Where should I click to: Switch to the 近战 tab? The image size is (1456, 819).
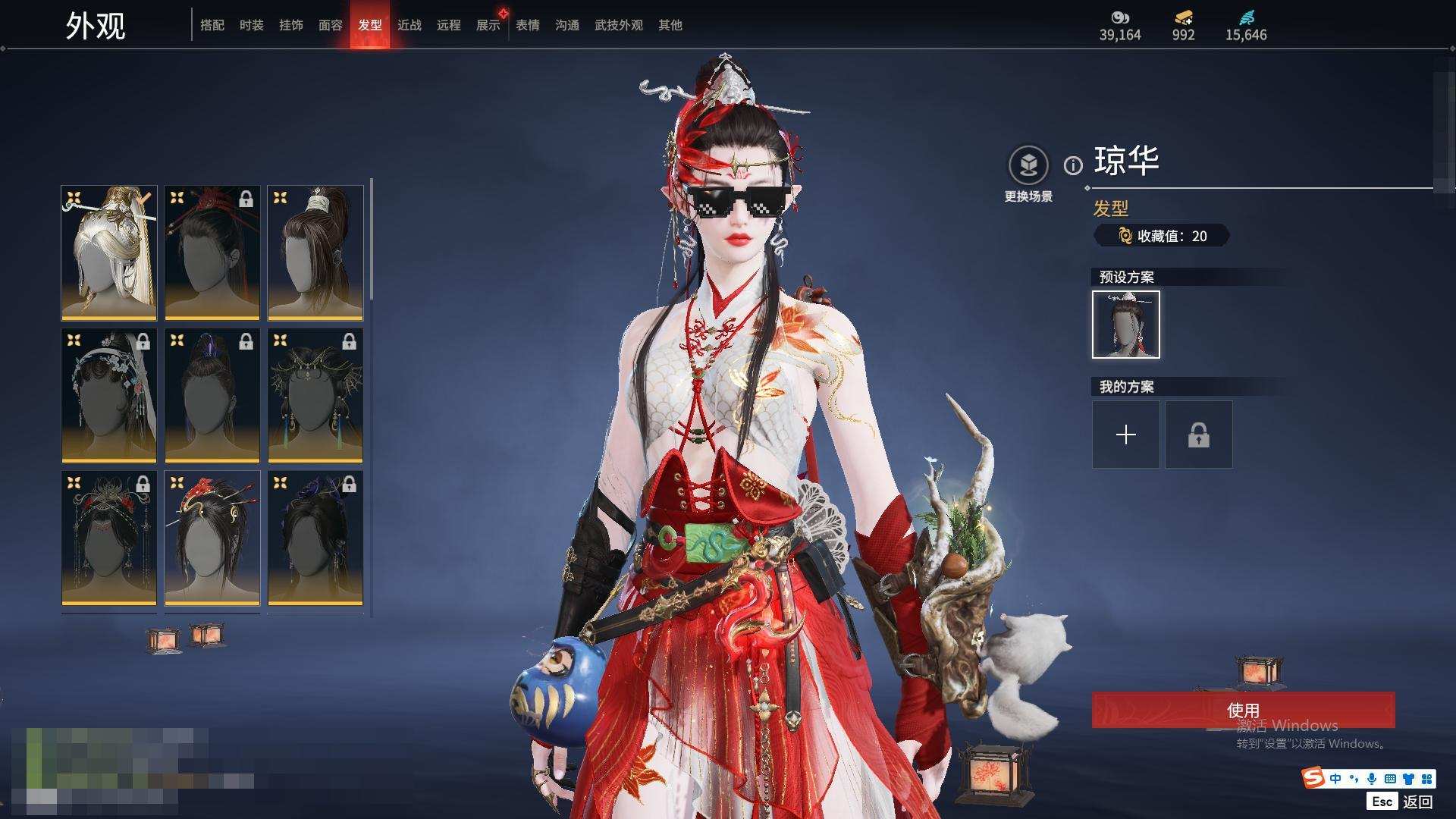[x=409, y=25]
